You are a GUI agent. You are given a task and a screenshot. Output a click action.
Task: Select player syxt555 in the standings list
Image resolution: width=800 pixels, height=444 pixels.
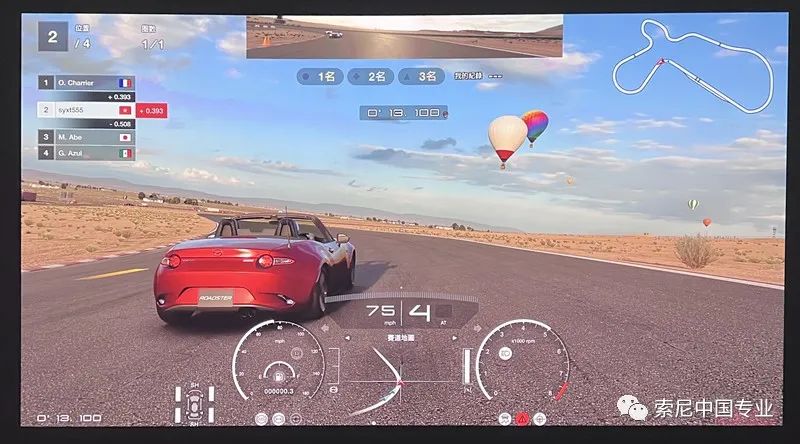coord(85,109)
